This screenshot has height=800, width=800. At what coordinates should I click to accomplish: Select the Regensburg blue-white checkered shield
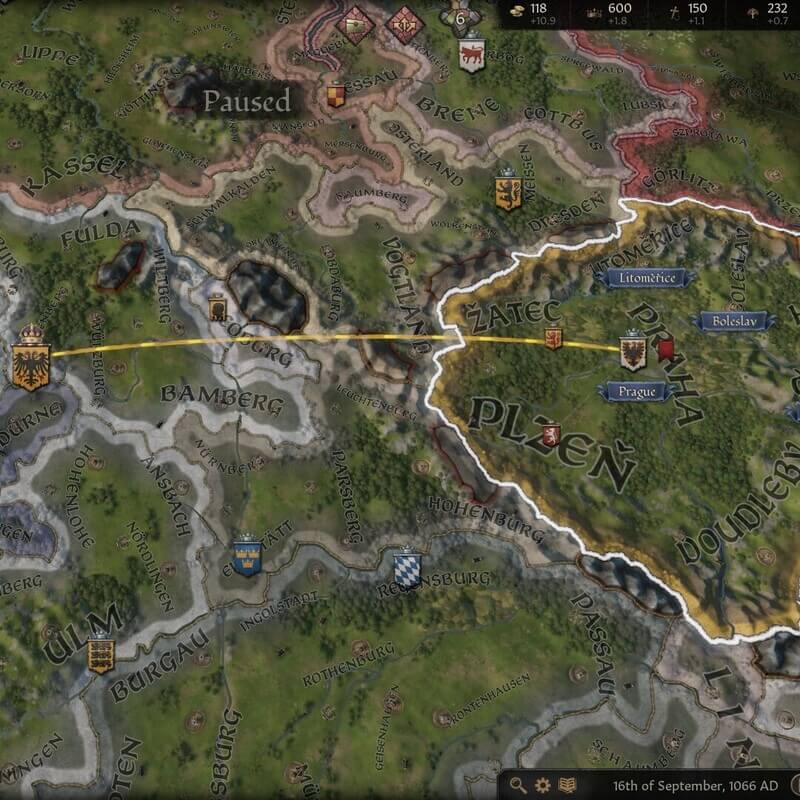(406, 565)
